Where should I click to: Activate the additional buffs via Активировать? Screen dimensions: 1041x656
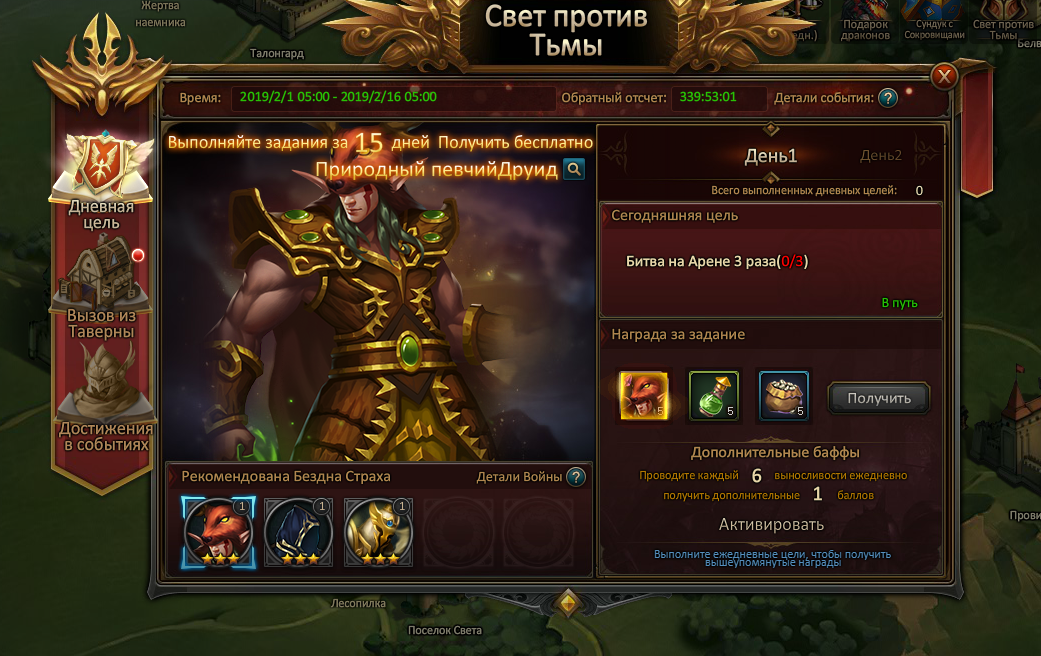tap(771, 525)
